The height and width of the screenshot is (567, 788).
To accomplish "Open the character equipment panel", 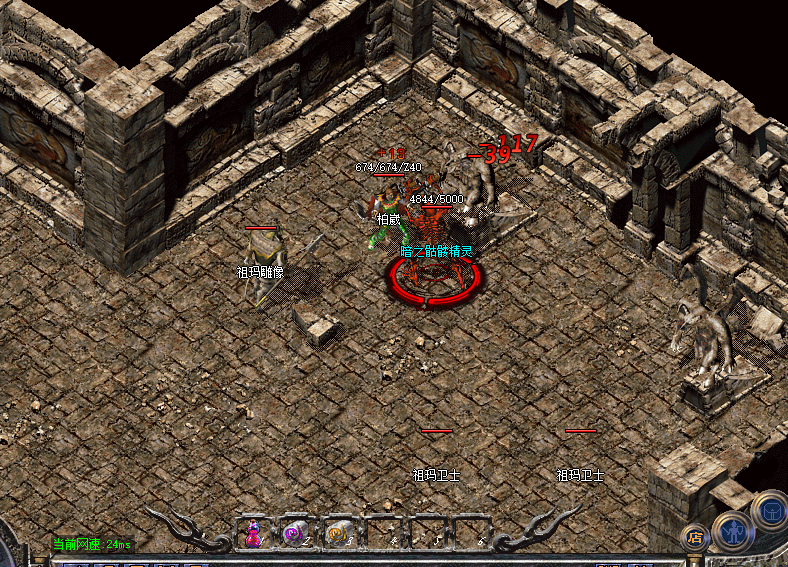I will (x=733, y=529).
